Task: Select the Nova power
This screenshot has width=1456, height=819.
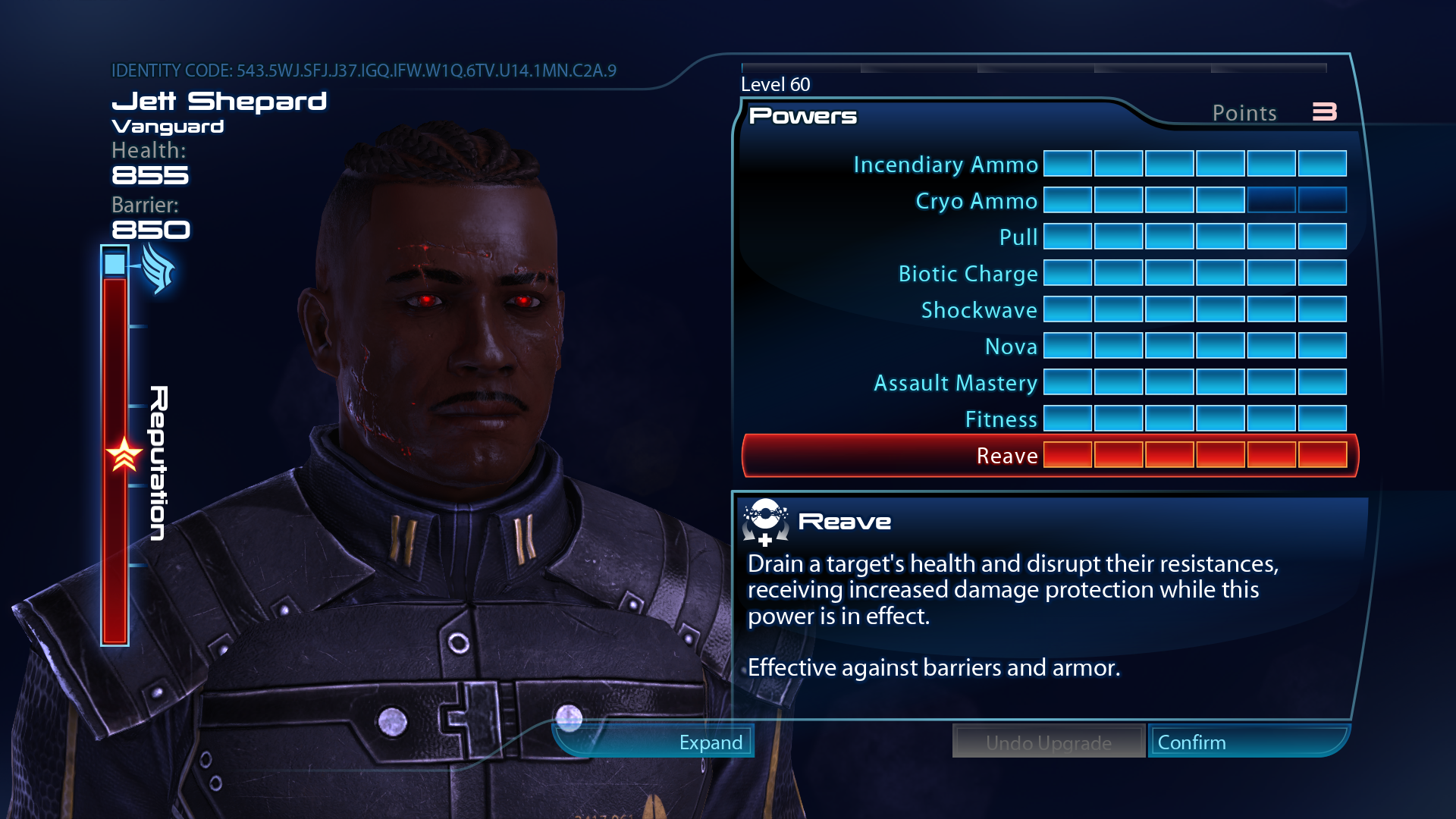Action: (1011, 347)
